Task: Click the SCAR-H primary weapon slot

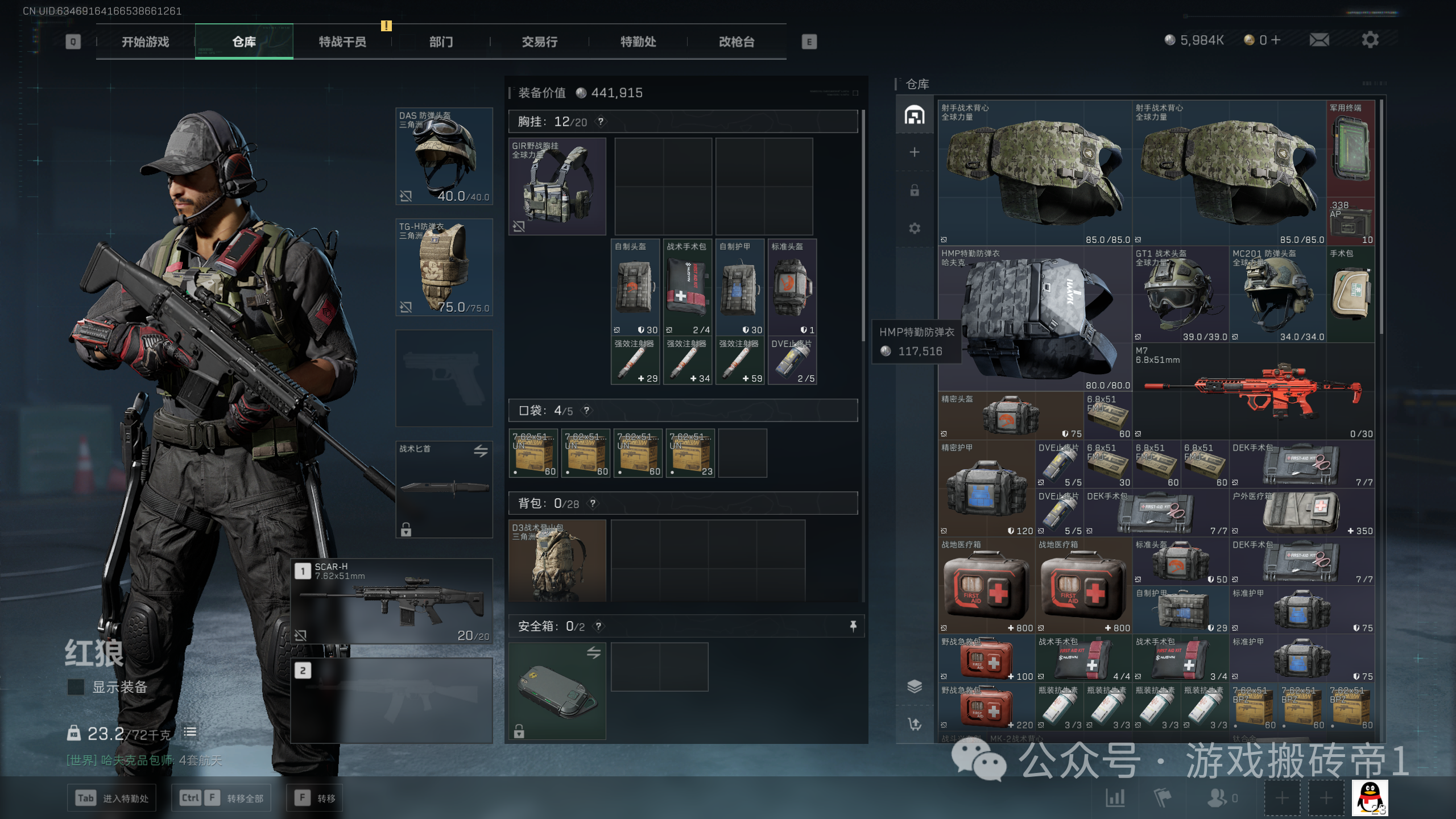Action: (392, 601)
